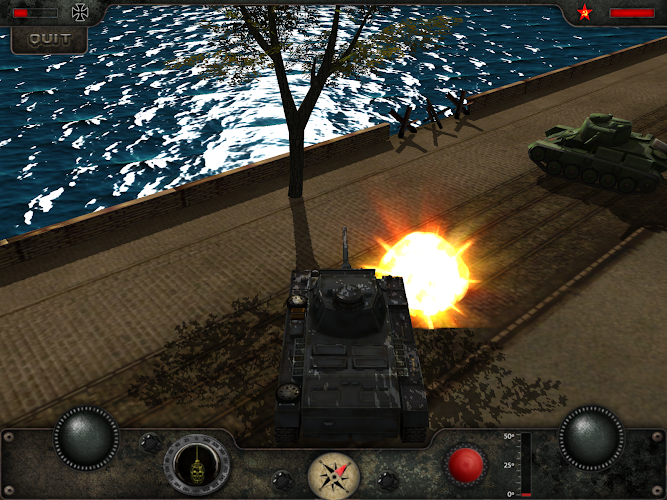Select the tank turret view dial
Image resolution: width=667 pixels, height=500 pixels.
point(198,465)
